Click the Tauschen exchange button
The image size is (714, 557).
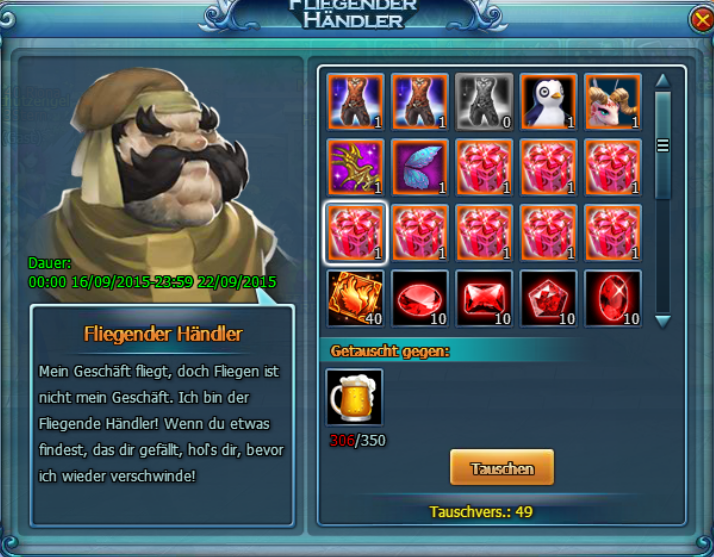(x=501, y=468)
